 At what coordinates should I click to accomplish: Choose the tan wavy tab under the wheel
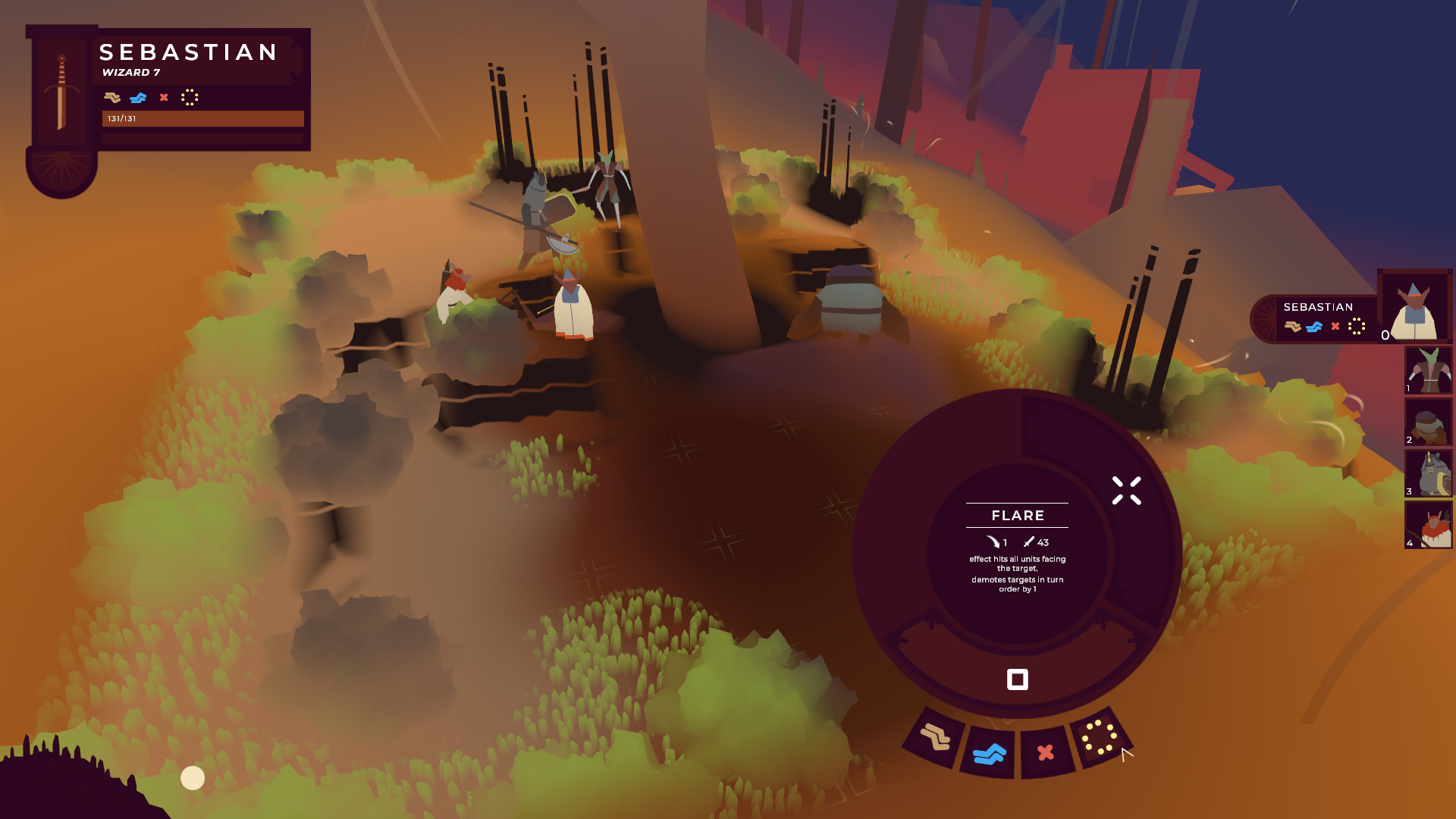[x=934, y=737]
